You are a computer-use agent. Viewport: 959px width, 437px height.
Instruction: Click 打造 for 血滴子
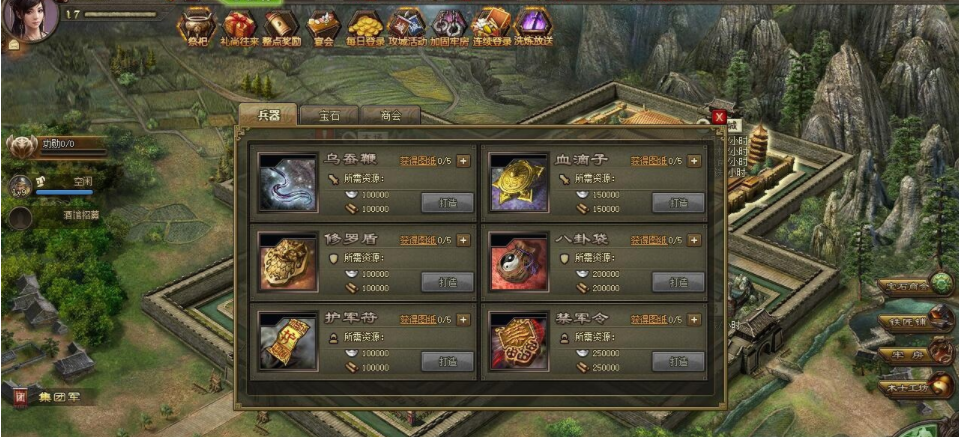678,202
